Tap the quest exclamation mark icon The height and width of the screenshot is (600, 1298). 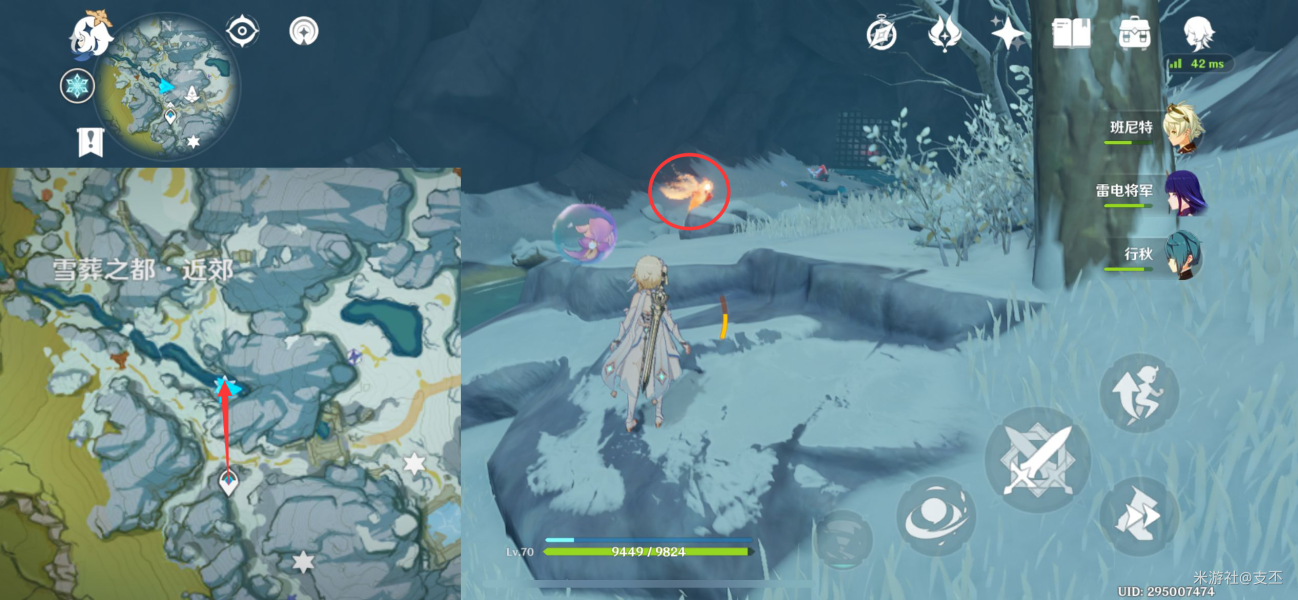tap(90, 142)
